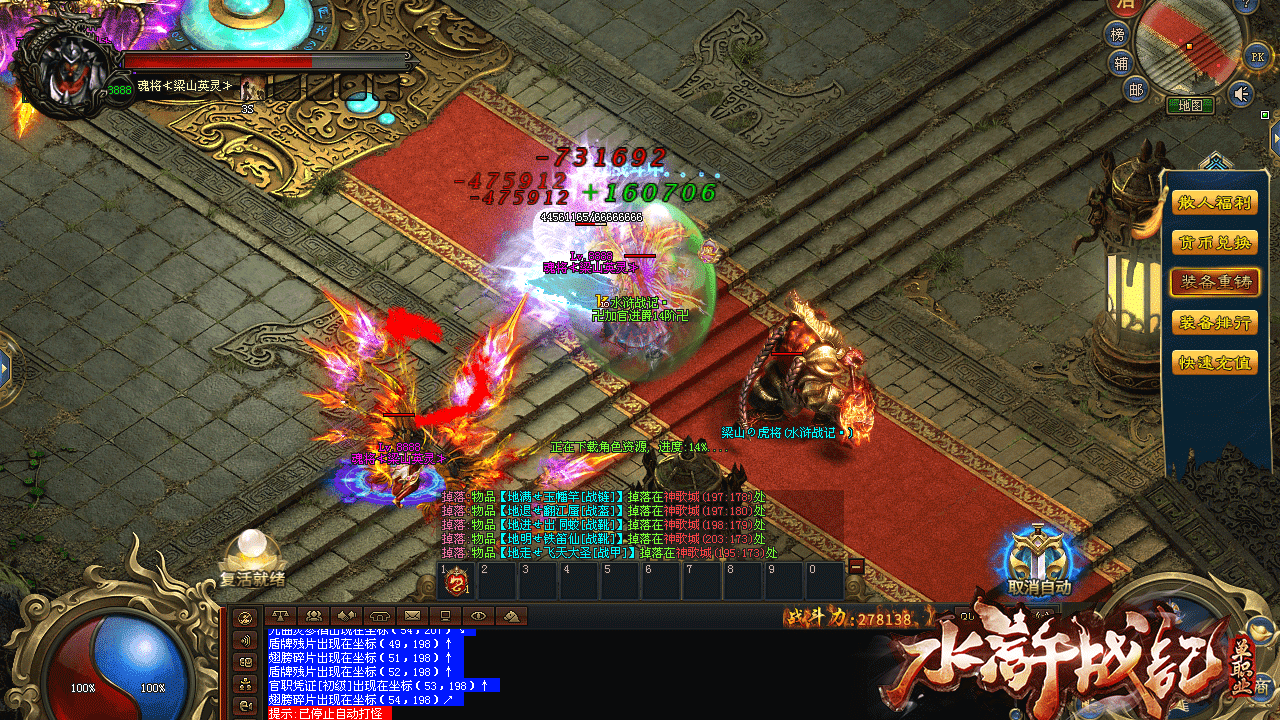Select the 装备重铸 equipment reforge button
The width and height of the screenshot is (1280, 720).
(x=1214, y=282)
